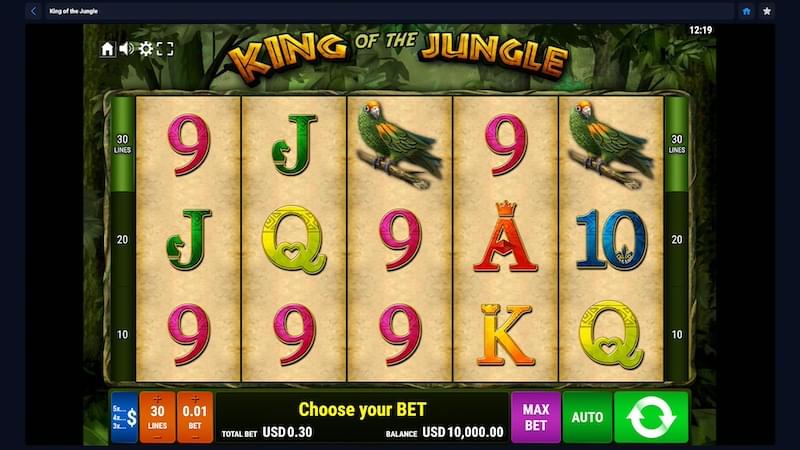Enter fullscreen with the brackets icon
Image resolution: width=800 pixels, height=450 pixels.
[x=165, y=48]
